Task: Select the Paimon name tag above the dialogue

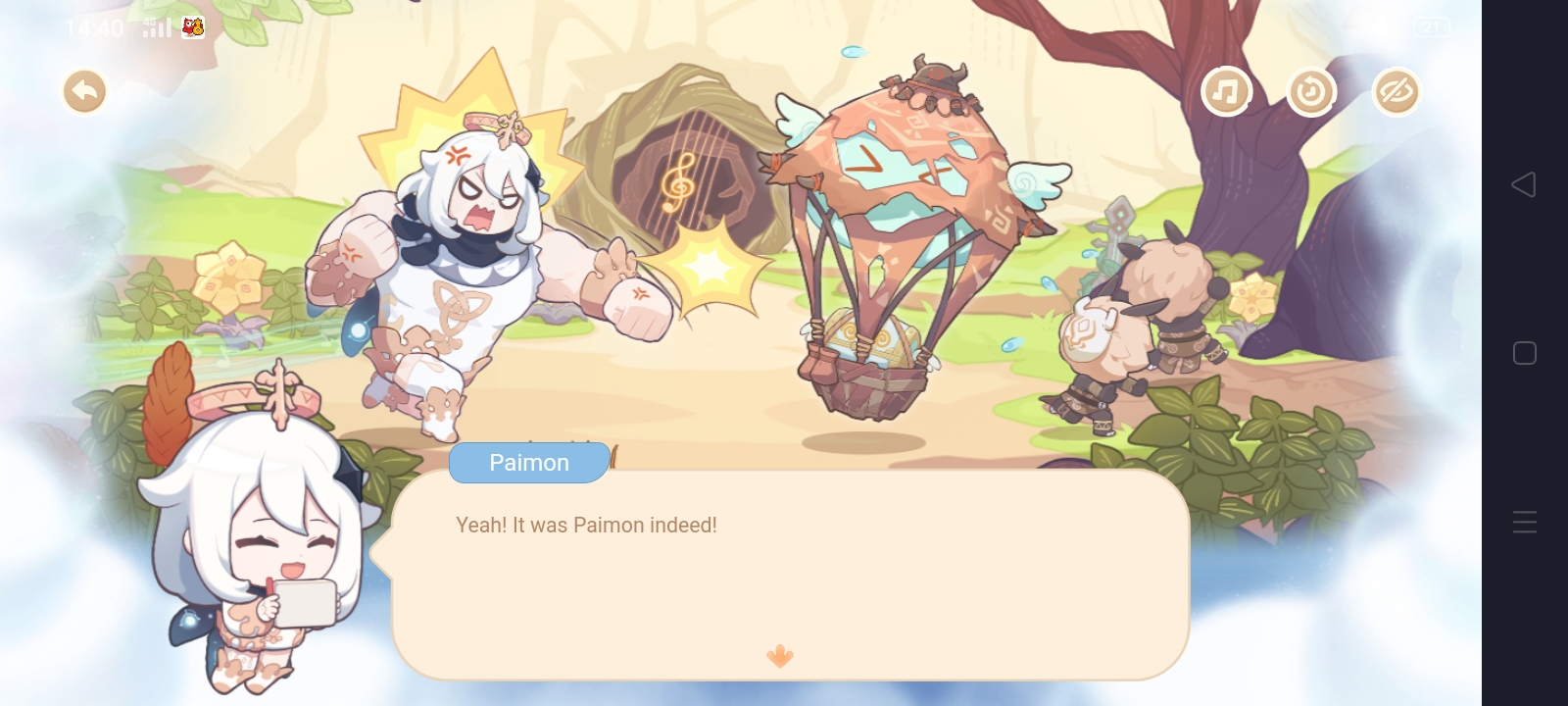Action: (x=529, y=462)
